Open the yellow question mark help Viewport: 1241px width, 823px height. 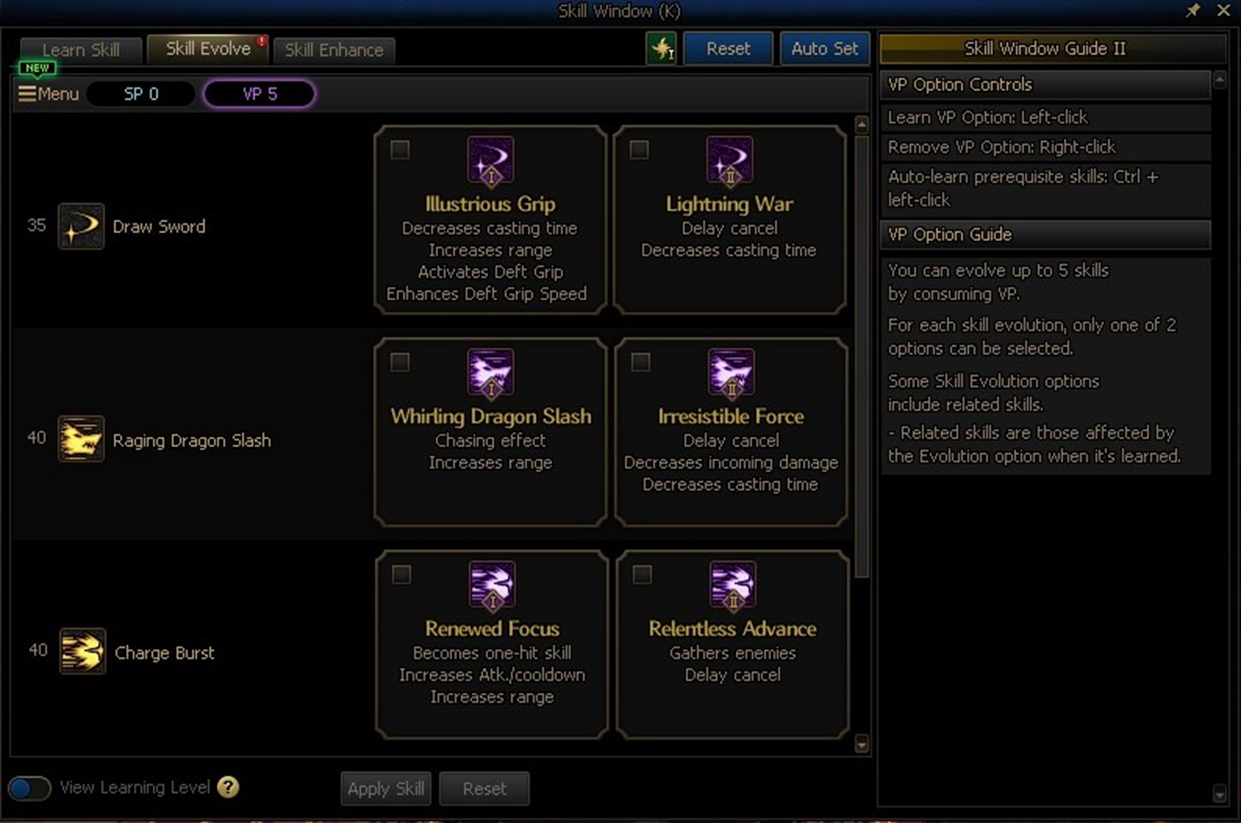tap(228, 787)
